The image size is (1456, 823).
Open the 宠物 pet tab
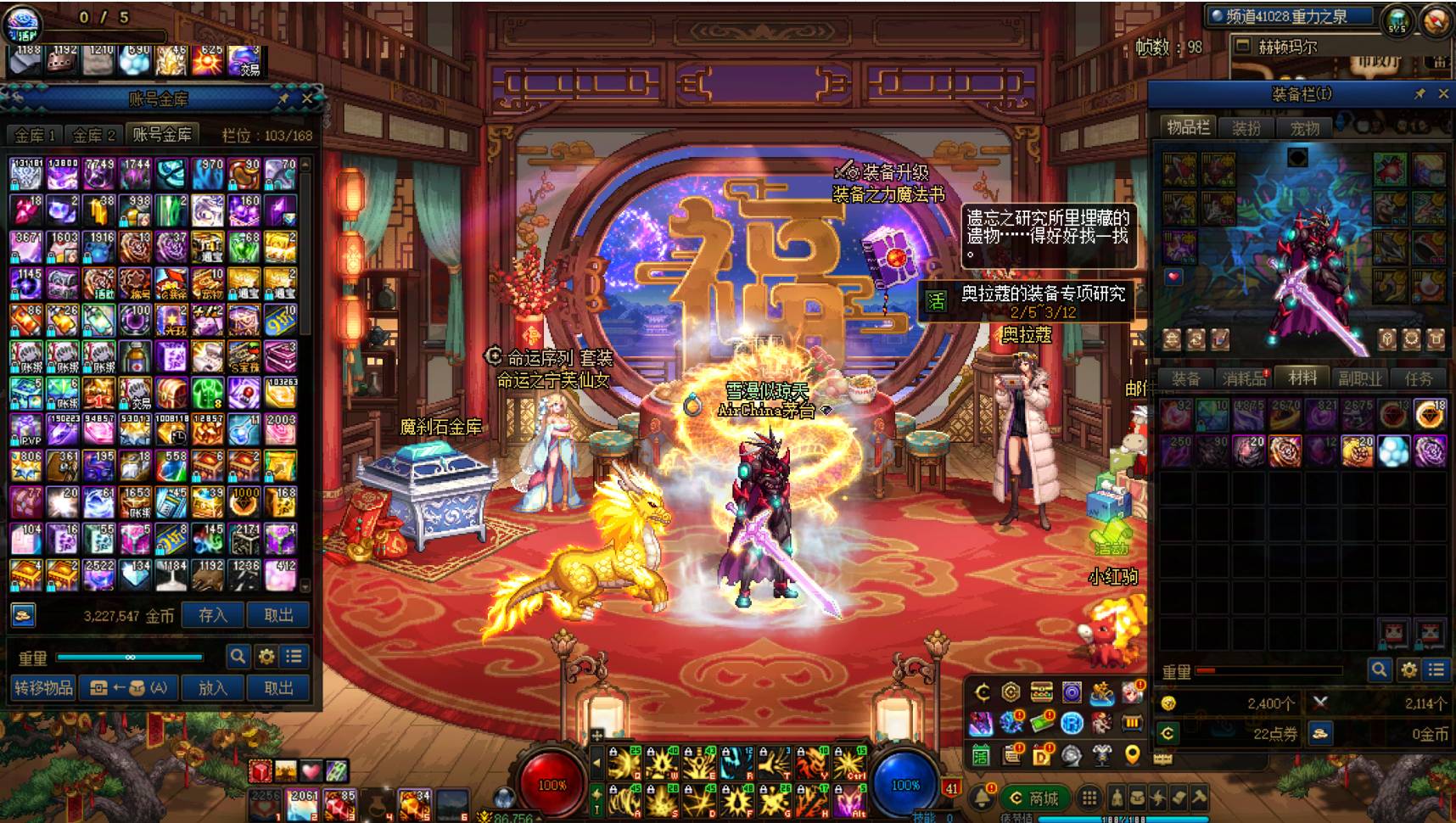[x=1304, y=128]
